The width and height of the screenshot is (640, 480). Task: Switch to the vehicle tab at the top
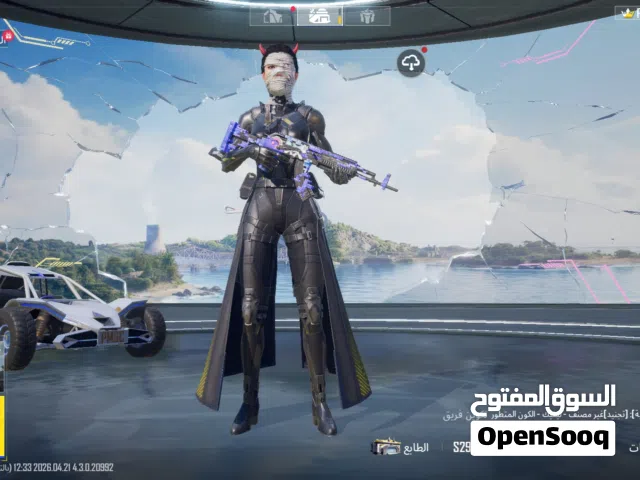tap(320, 16)
